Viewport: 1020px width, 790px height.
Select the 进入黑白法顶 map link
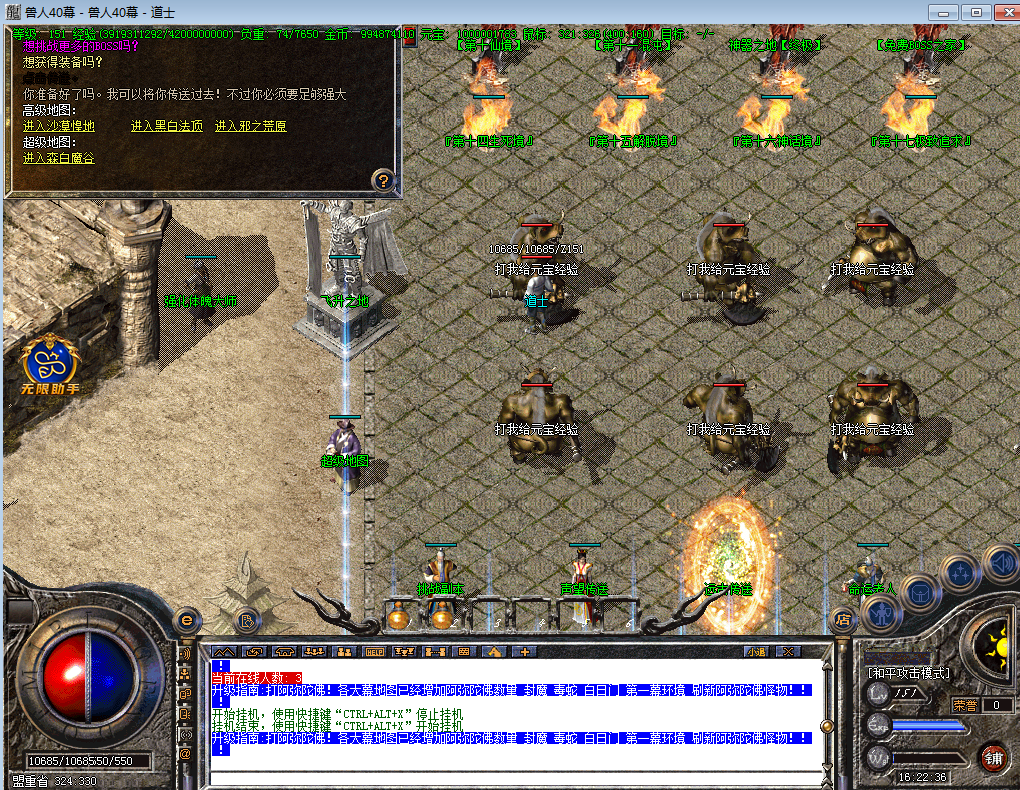coord(167,126)
